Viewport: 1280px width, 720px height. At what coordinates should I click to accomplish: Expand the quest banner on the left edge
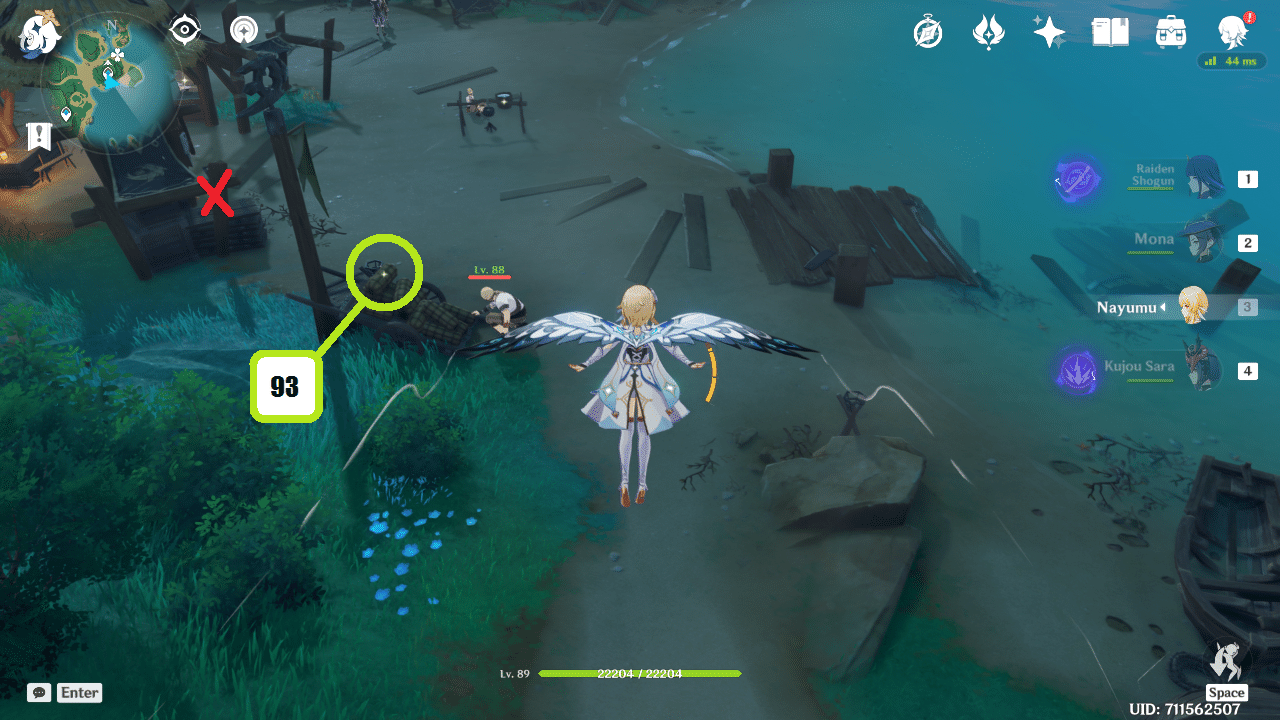(x=38, y=135)
